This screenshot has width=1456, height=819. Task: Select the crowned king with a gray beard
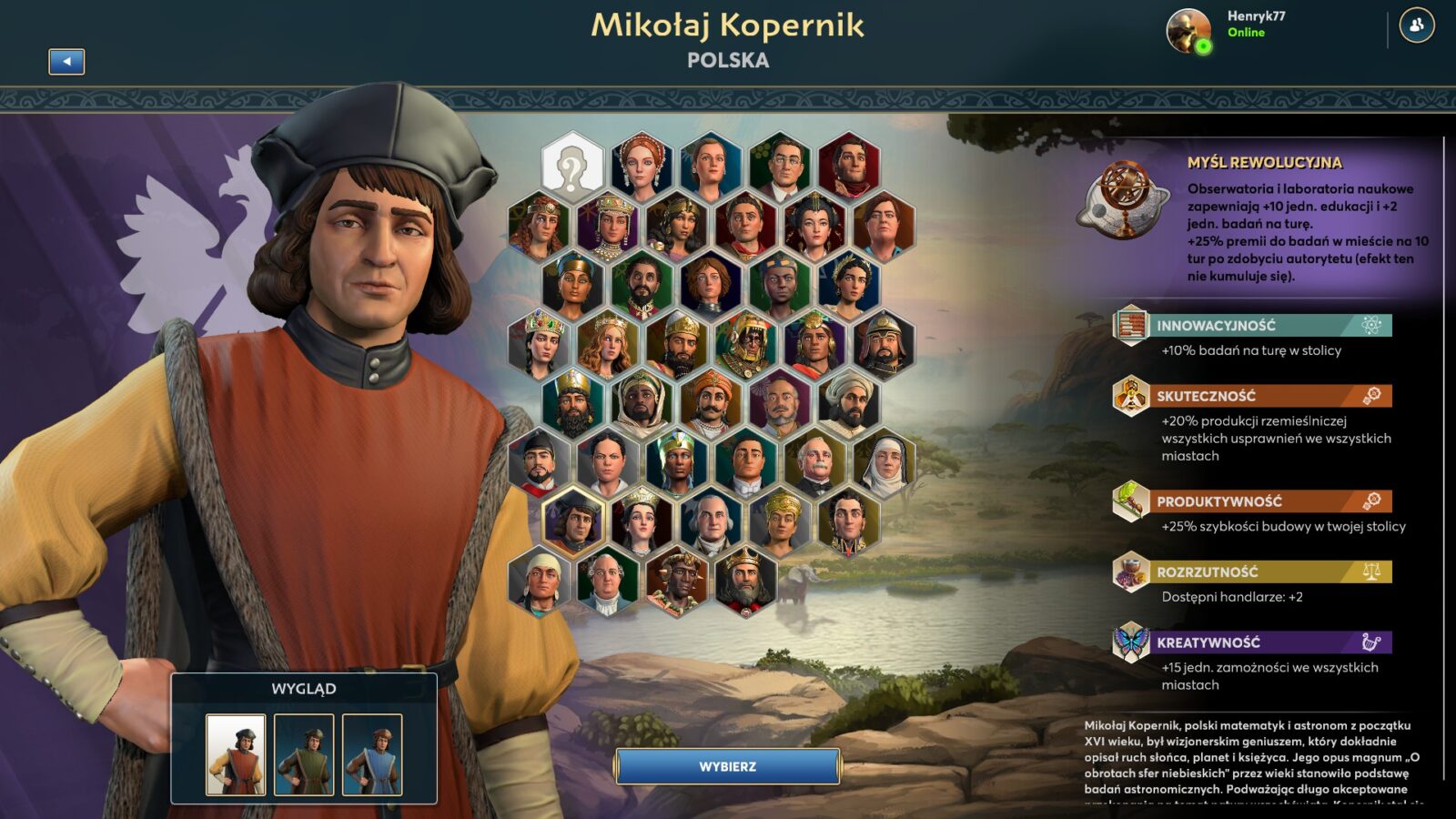[x=745, y=581]
